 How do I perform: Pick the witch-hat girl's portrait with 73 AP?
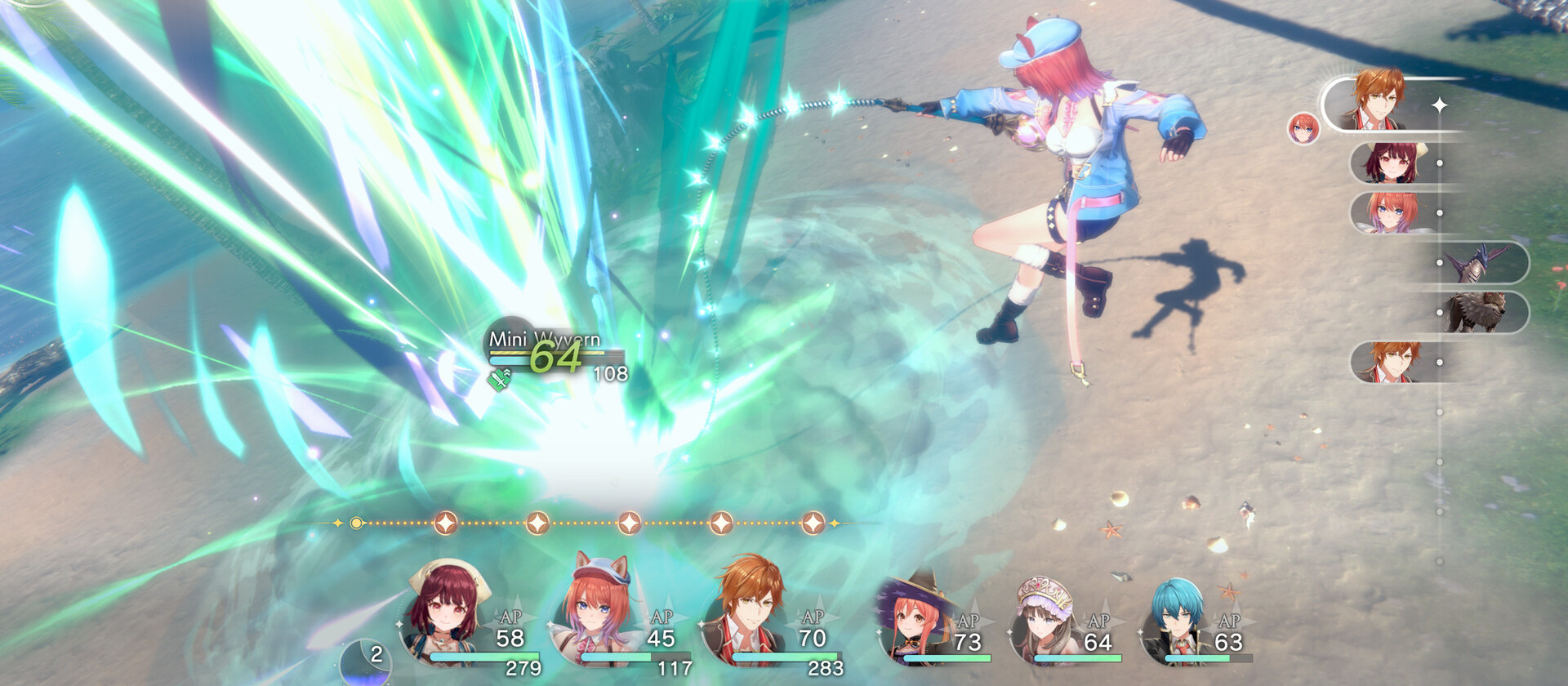point(915,618)
